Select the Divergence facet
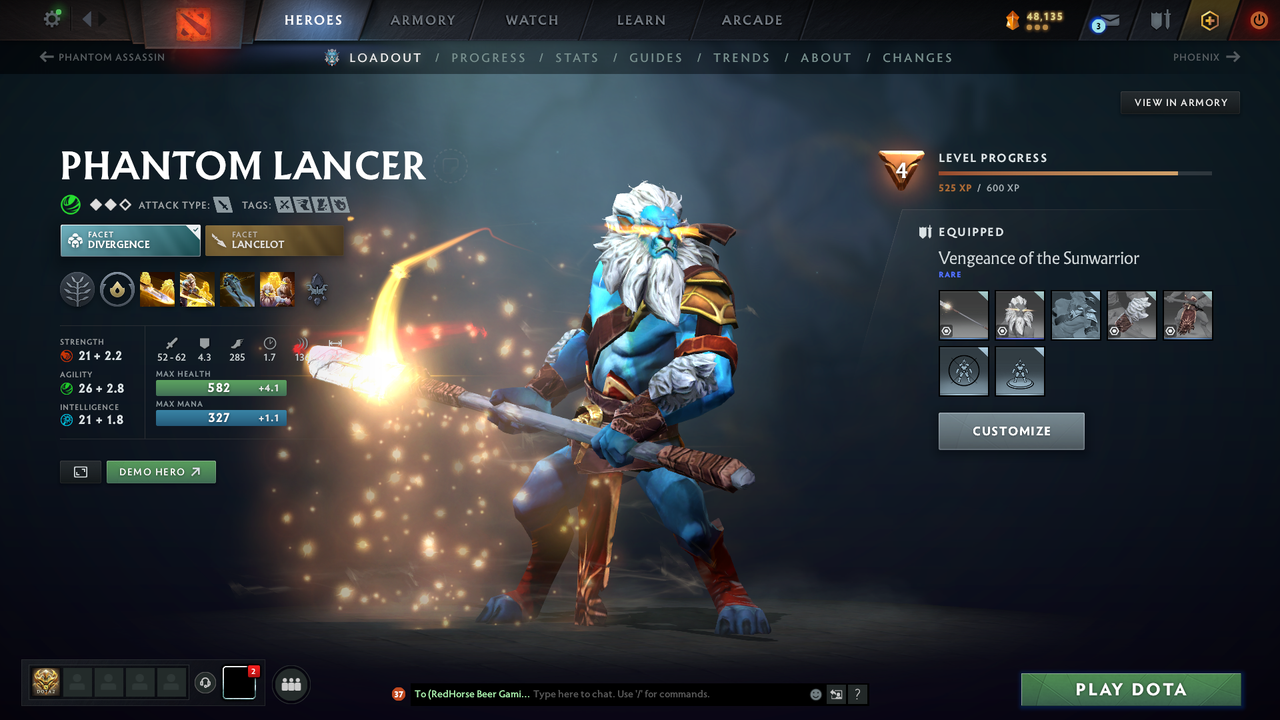Viewport: 1280px width, 720px height. pyautogui.click(x=130, y=240)
